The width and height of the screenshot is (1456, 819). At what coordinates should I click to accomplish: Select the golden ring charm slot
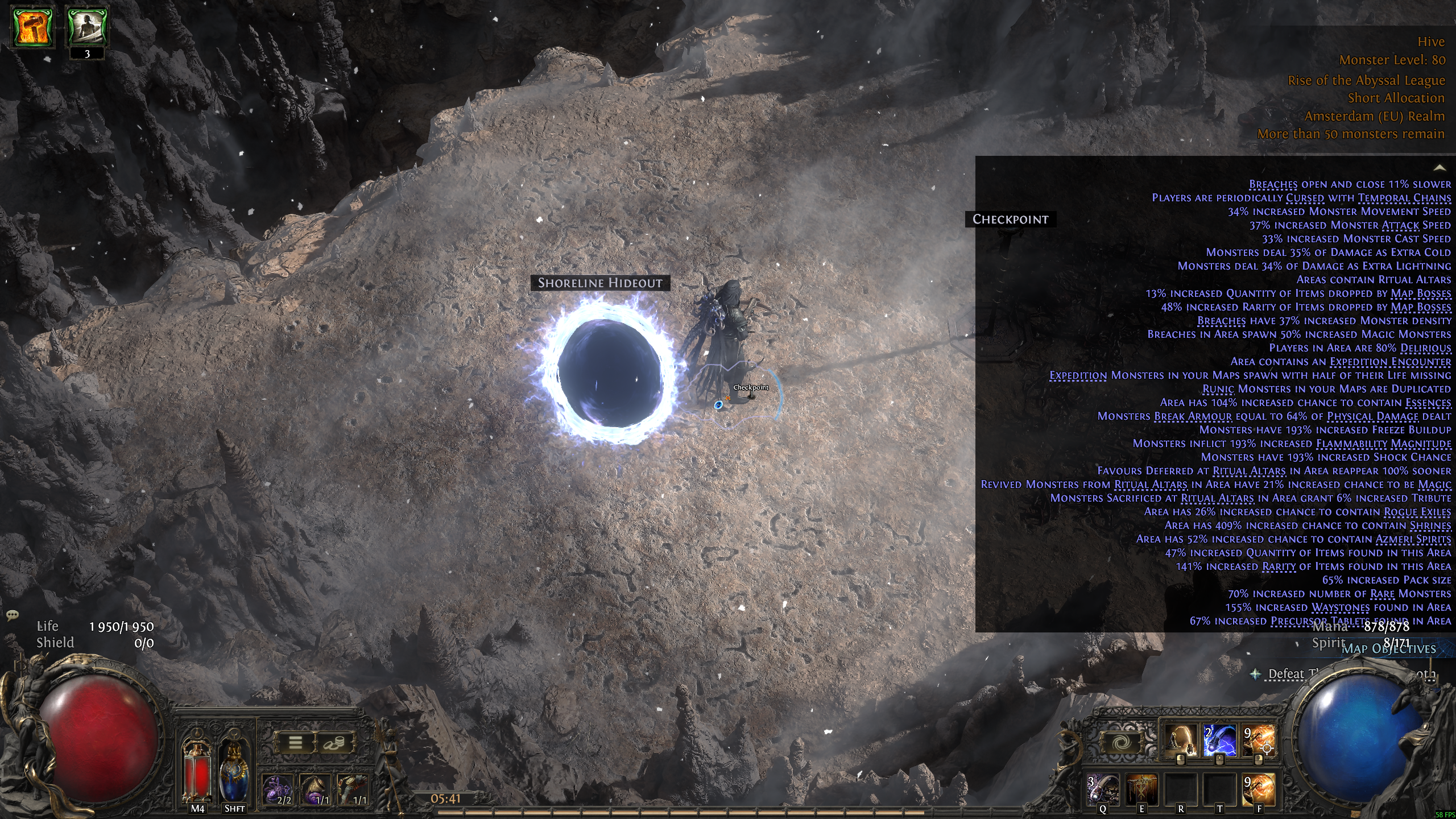316,789
